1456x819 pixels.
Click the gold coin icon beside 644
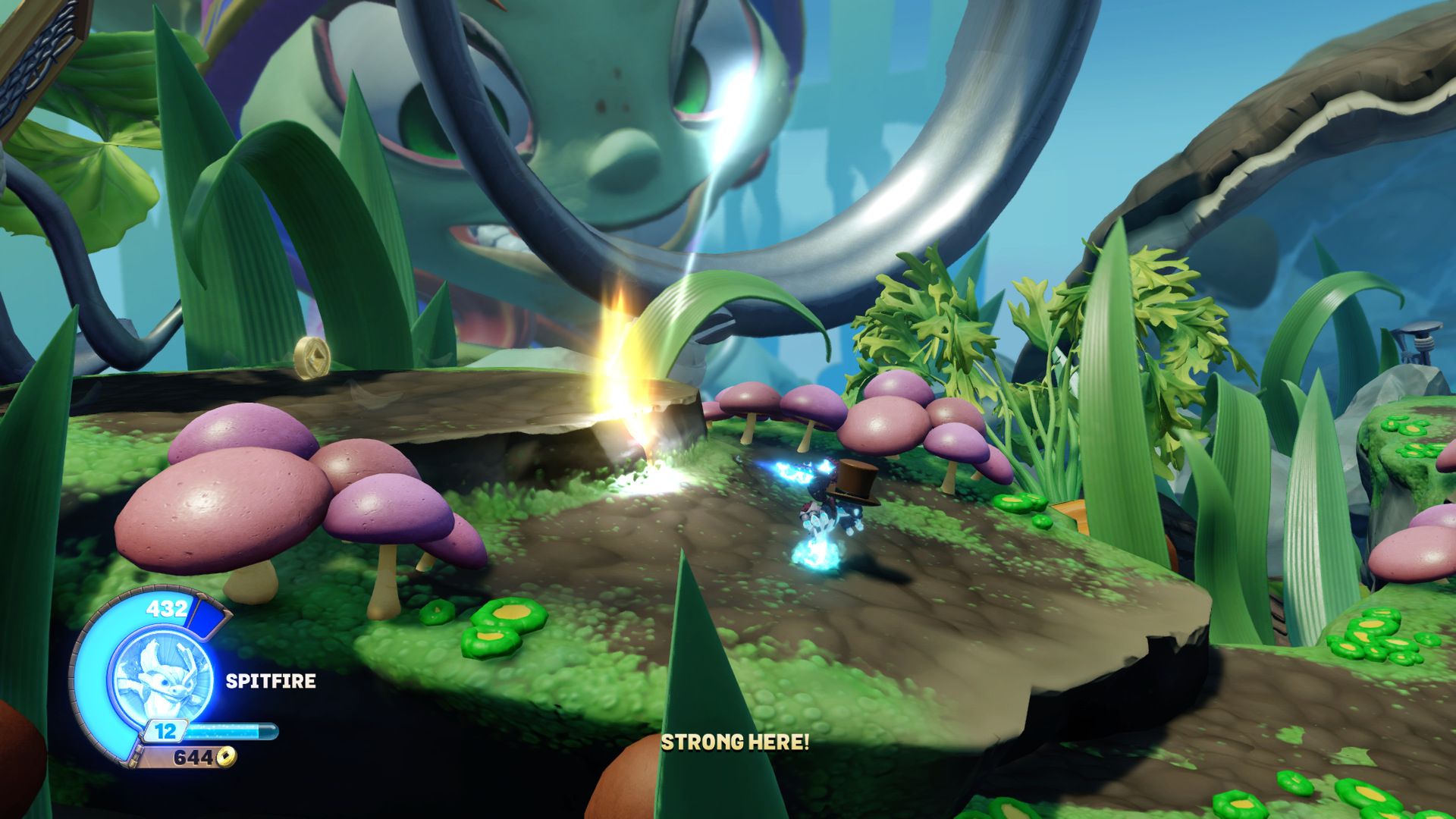coord(226,757)
